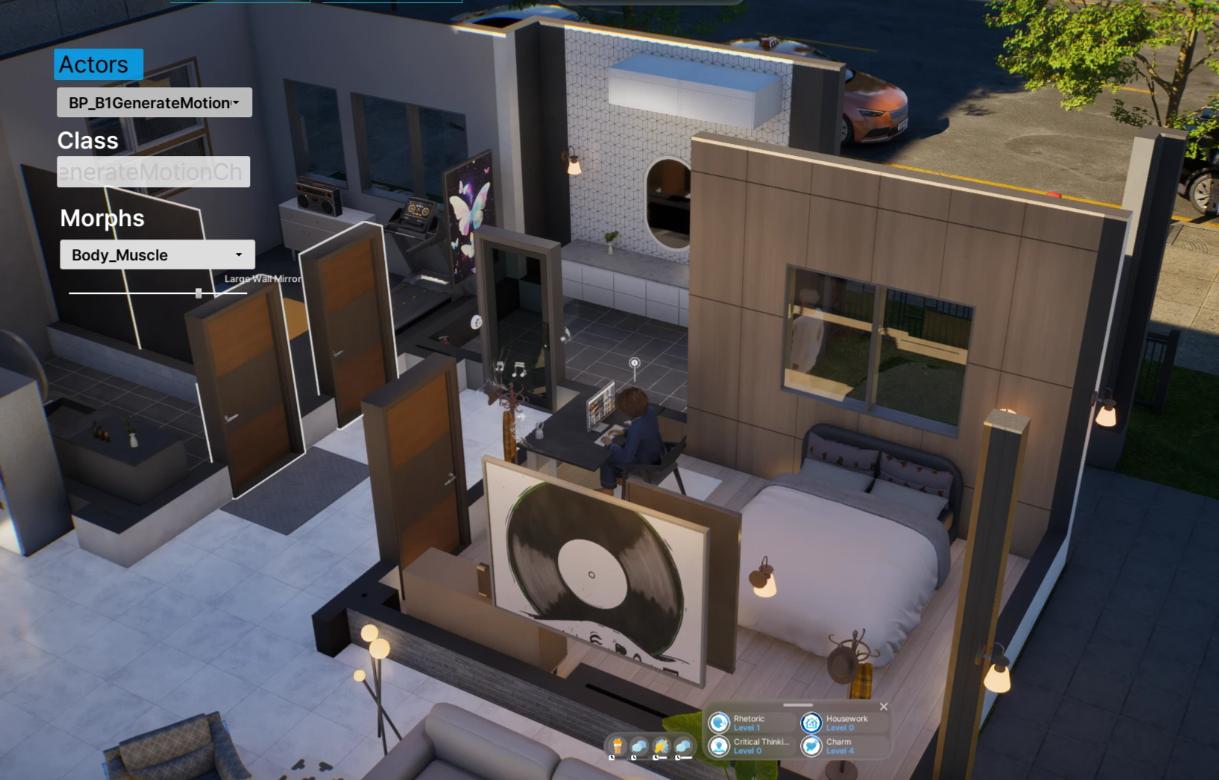Click the morph slider handle
This screenshot has height=780, width=1219.
(199, 293)
